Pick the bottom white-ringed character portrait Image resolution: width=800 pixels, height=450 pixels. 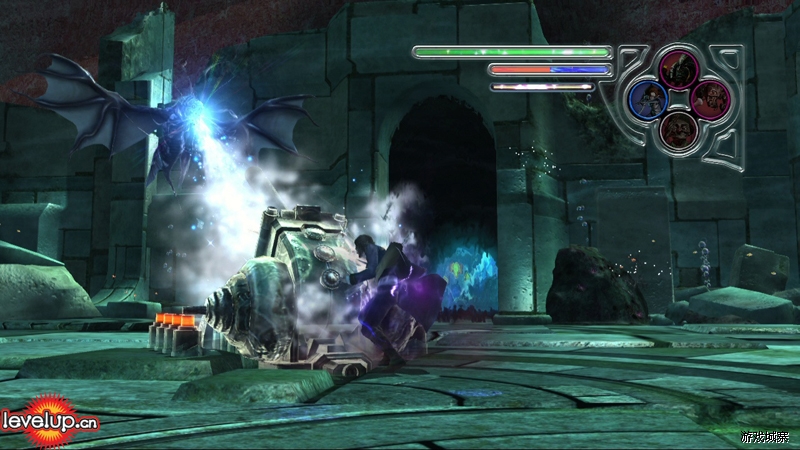[x=680, y=129]
